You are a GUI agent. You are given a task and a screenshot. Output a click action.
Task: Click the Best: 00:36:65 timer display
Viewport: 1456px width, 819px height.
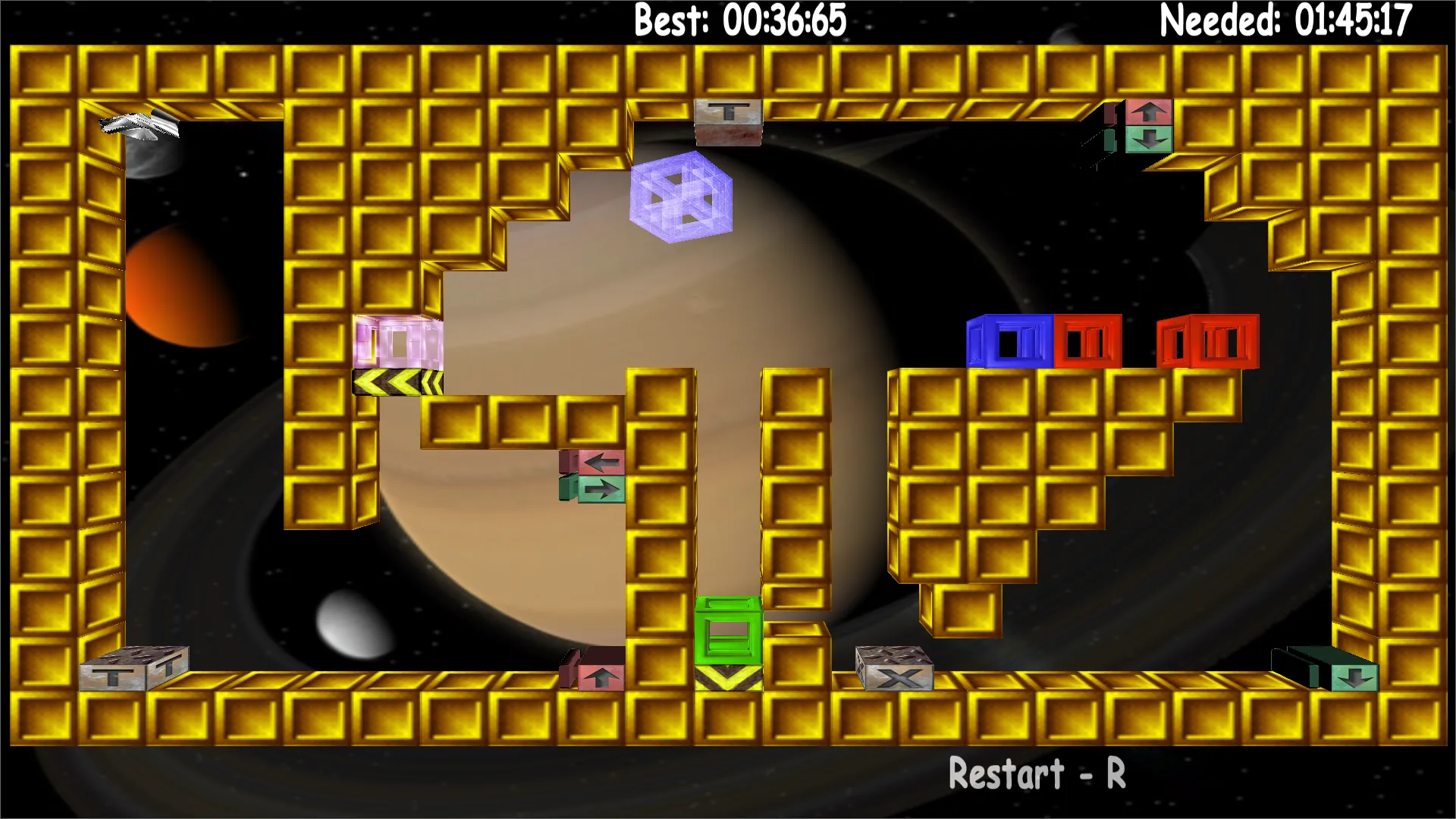(x=736, y=21)
